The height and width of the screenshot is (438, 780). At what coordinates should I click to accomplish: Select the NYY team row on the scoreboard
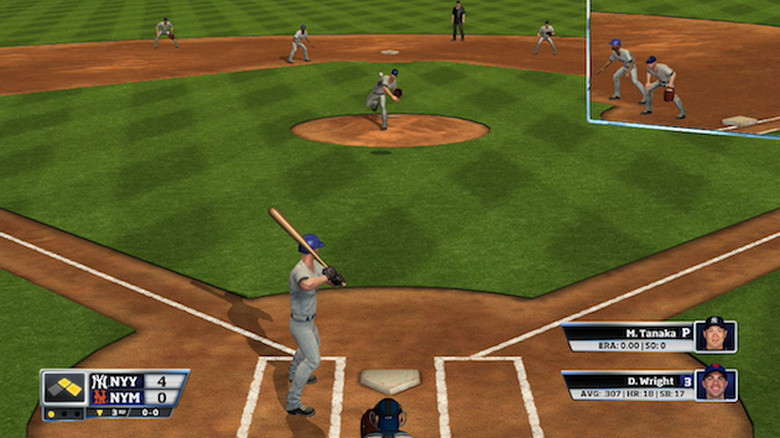[x=138, y=381]
